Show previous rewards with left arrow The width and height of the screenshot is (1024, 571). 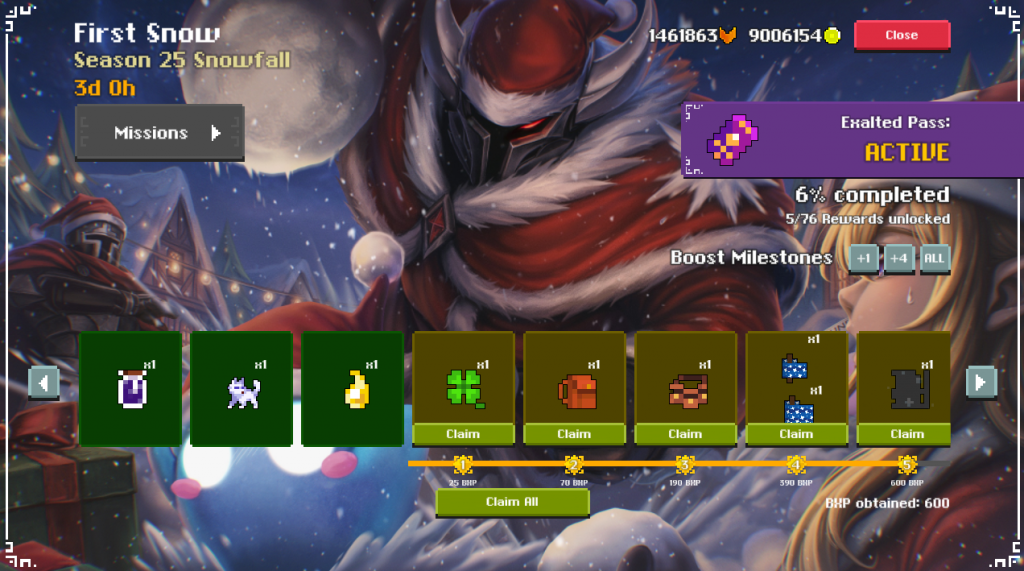pos(44,382)
